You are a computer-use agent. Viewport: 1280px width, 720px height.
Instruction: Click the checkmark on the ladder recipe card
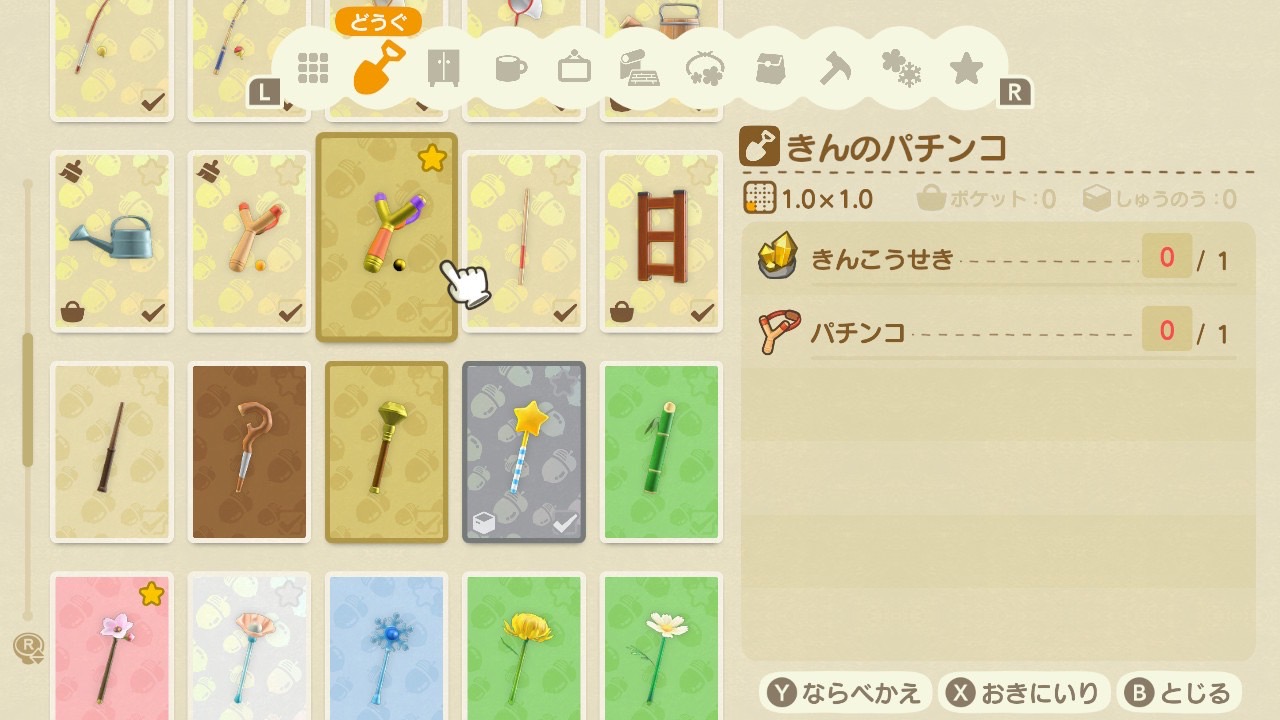[702, 311]
